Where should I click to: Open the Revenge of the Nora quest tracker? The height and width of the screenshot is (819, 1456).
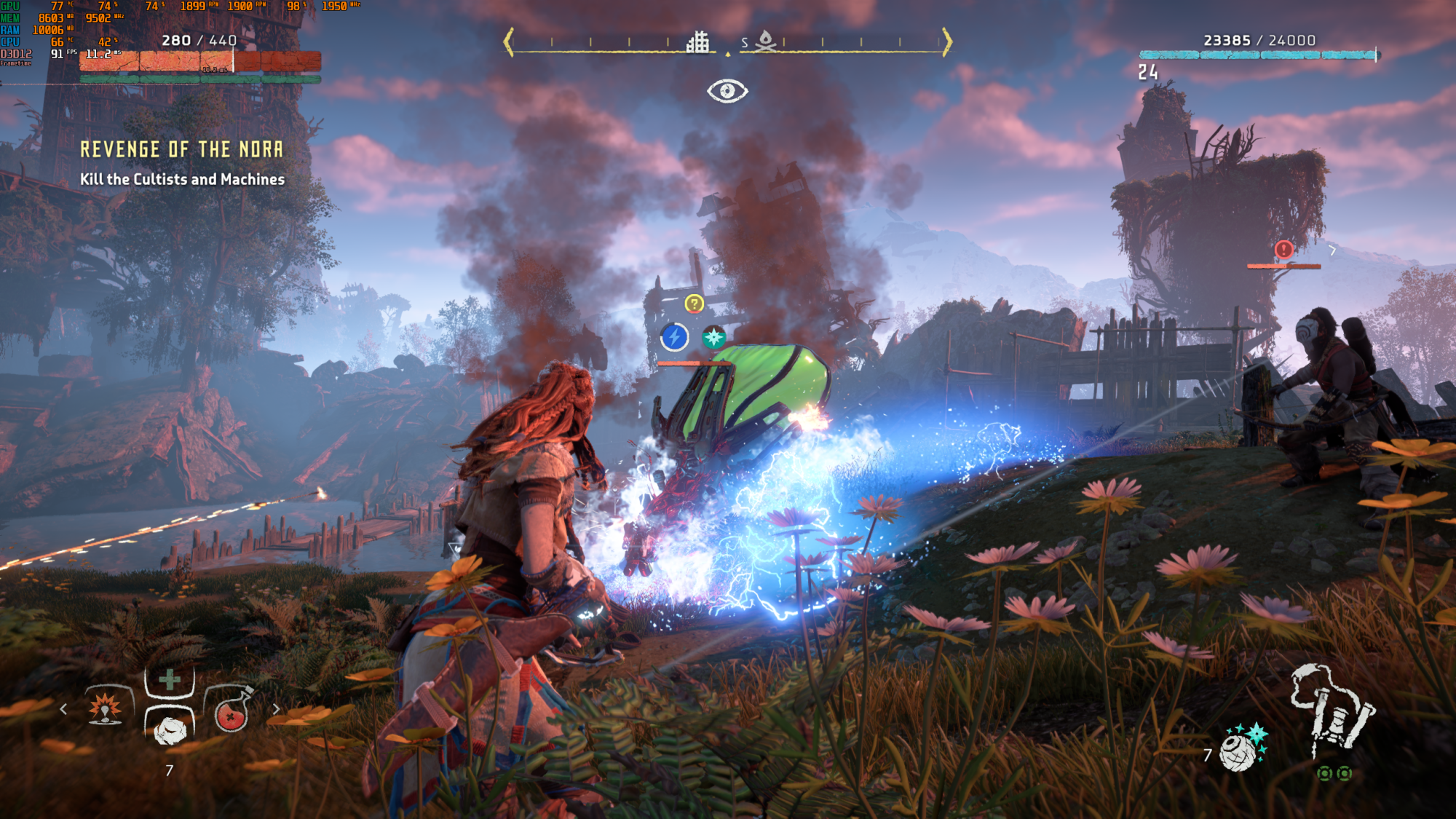click(x=181, y=150)
